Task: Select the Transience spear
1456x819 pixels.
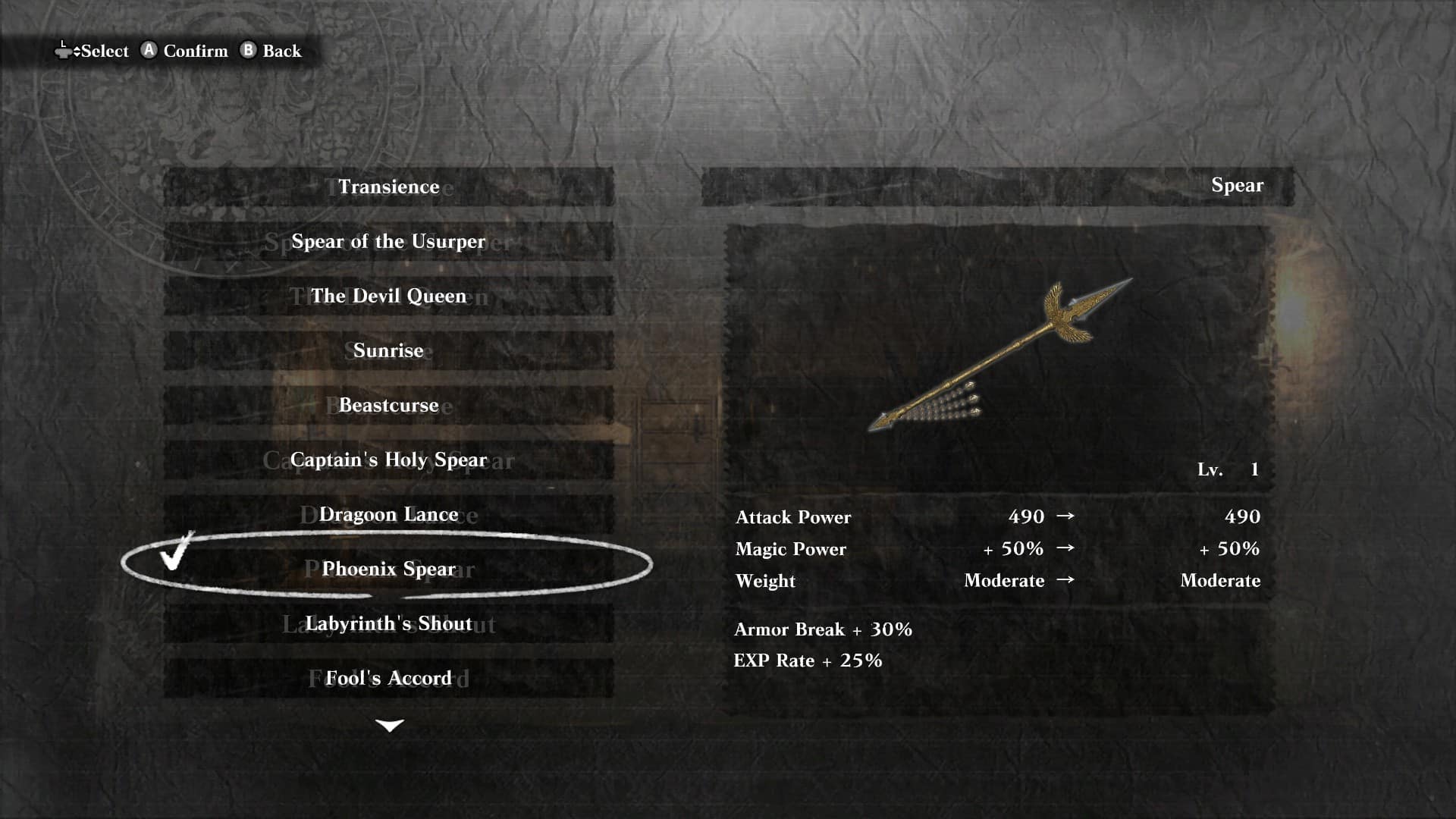Action: [x=388, y=187]
